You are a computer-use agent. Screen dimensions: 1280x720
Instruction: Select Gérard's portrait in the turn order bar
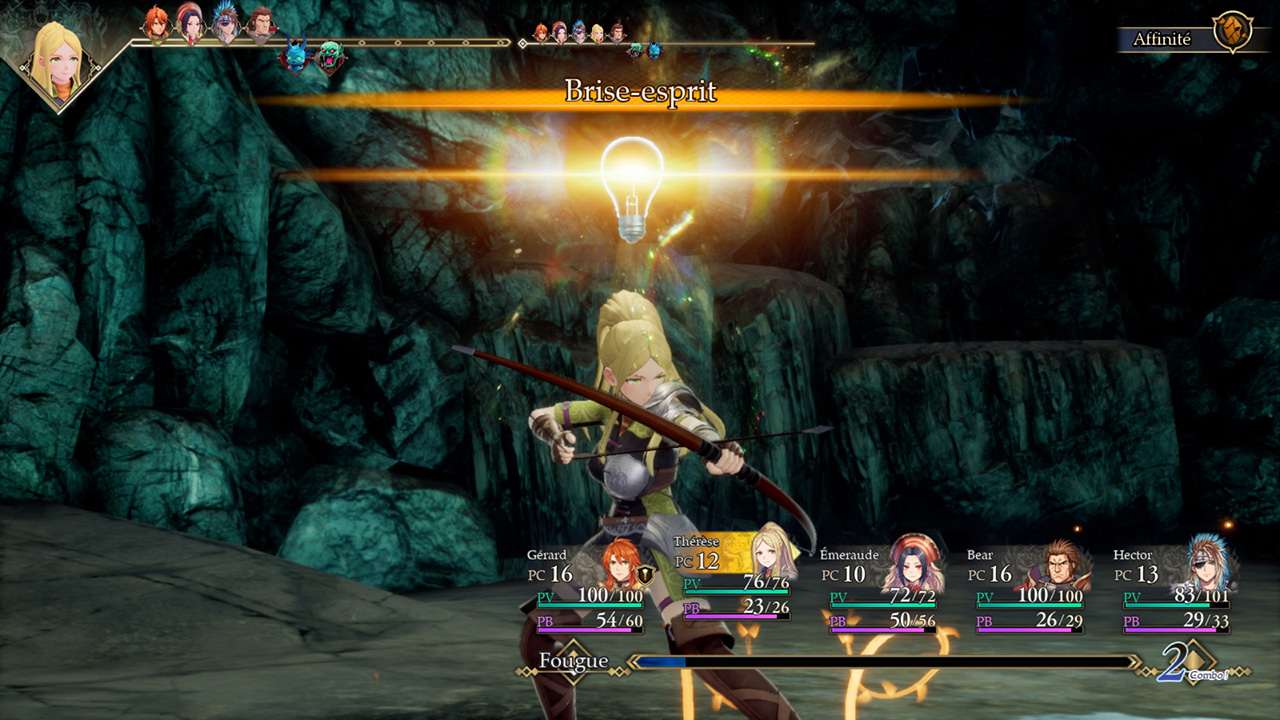point(156,22)
